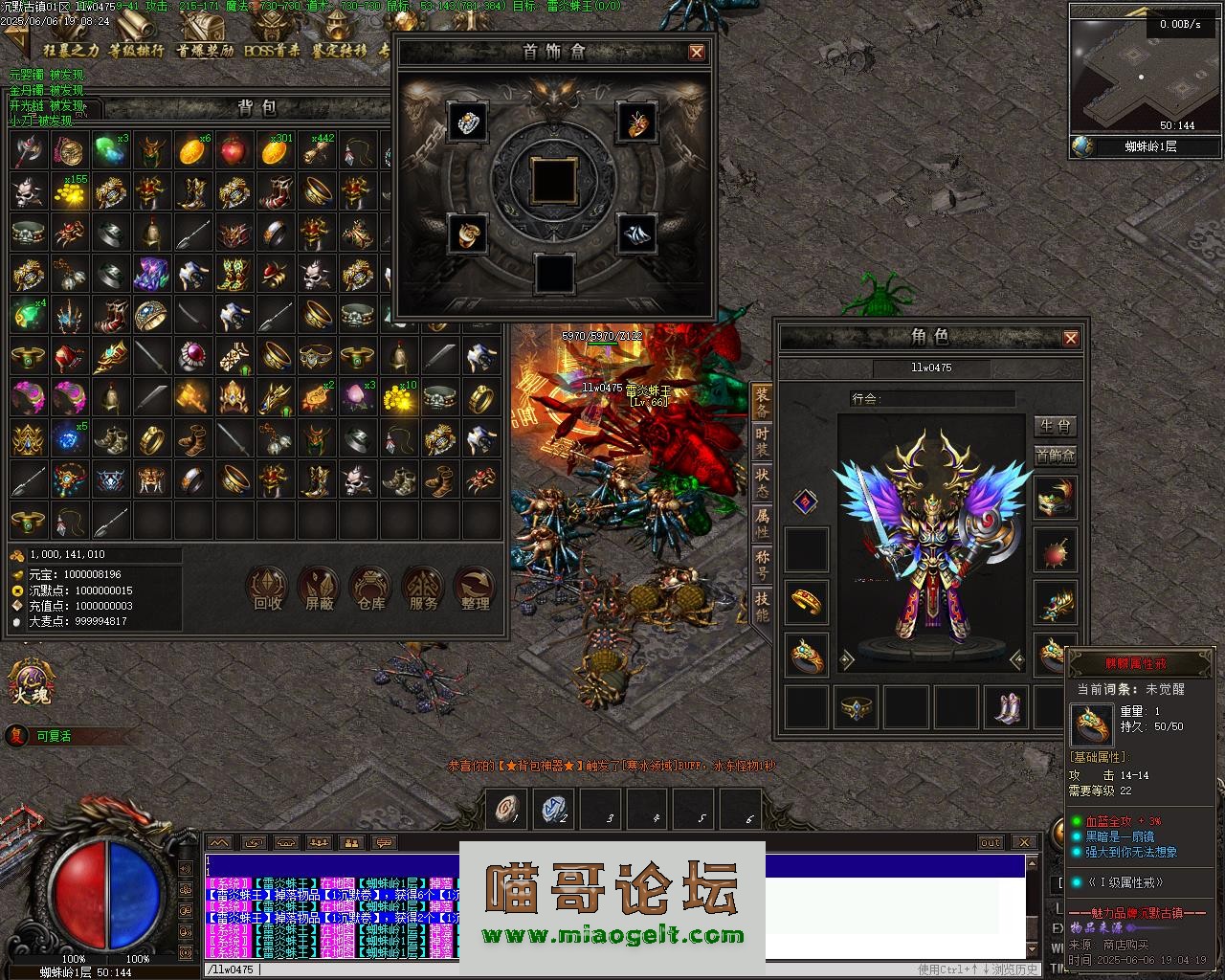Close the 角色 character panel
The image size is (1225, 980).
tap(1071, 338)
